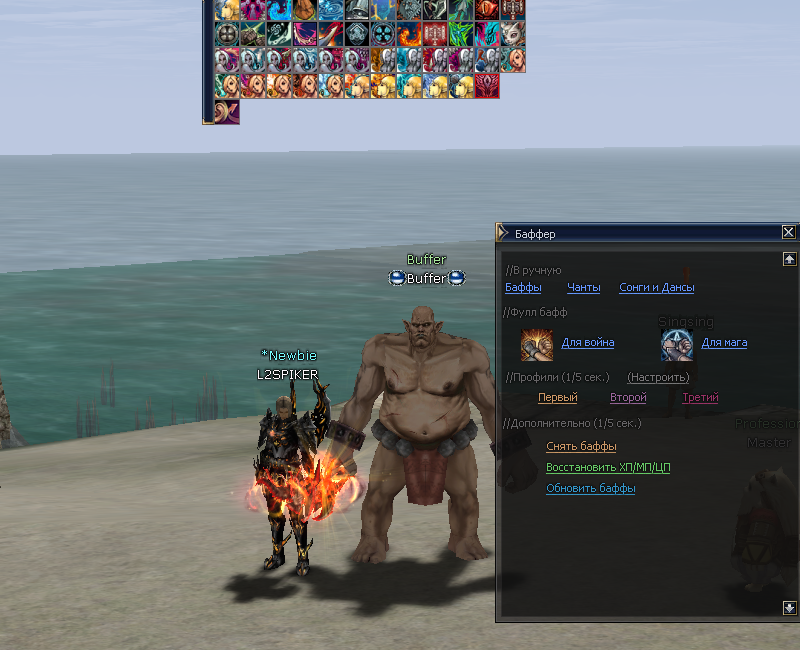
Task: Select the Третий buff profile
Action: (x=700, y=398)
